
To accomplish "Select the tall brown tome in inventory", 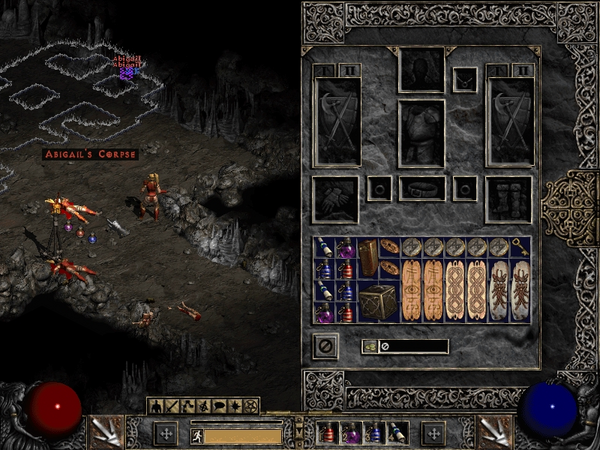I will point(370,257).
